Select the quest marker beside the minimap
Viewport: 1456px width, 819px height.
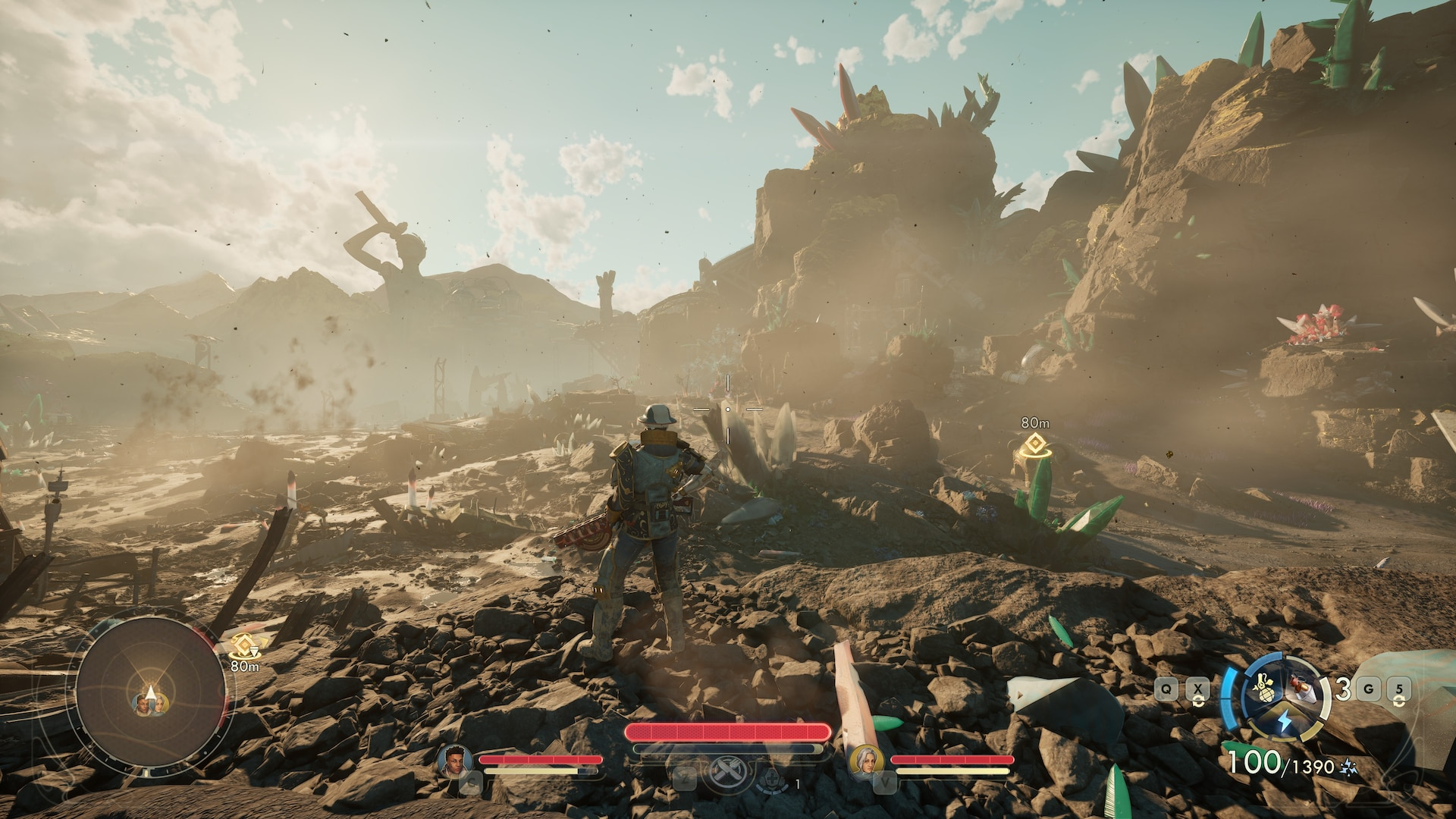click(x=244, y=646)
